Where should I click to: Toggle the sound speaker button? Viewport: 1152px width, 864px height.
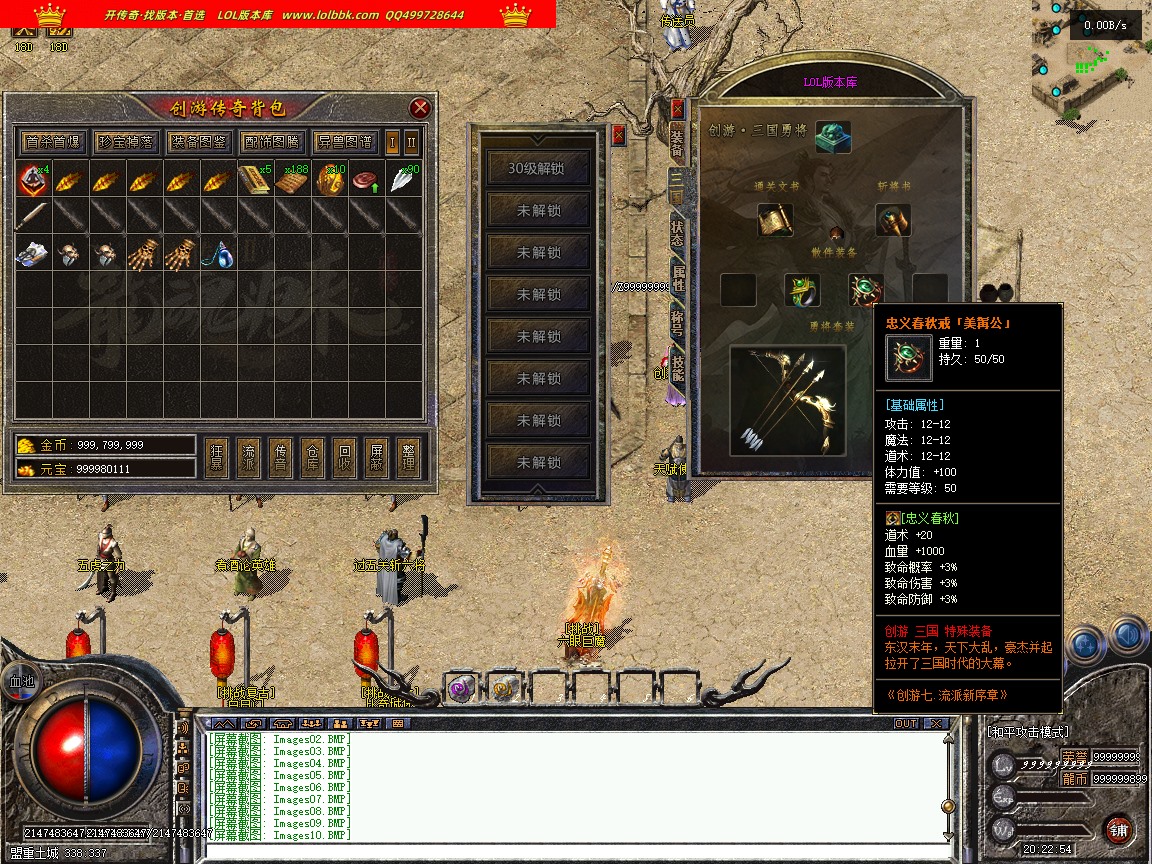click(x=1127, y=635)
